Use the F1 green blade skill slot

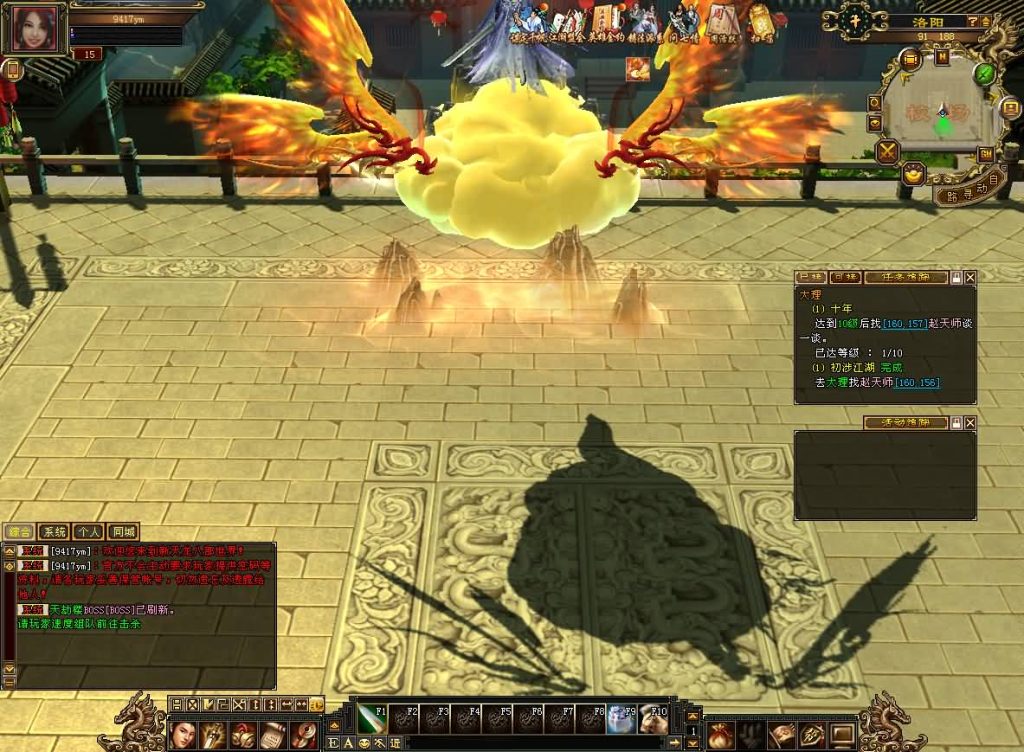(373, 718)
